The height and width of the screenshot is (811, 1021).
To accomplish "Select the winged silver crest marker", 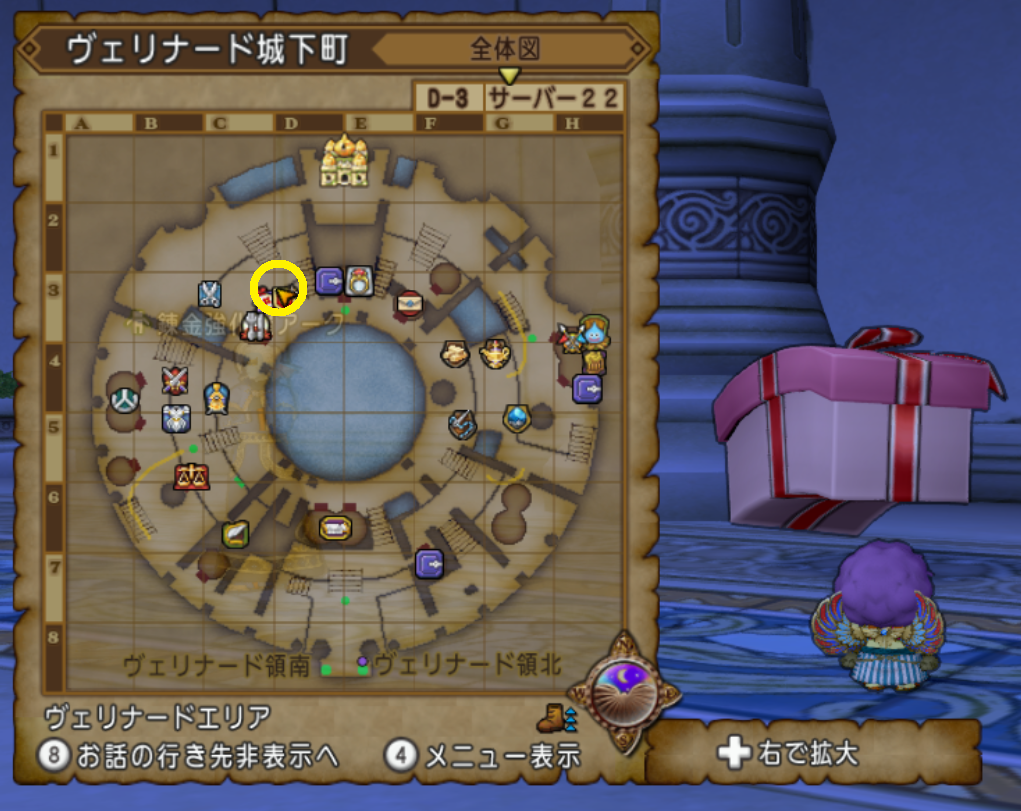I will [x=176, y=417].
